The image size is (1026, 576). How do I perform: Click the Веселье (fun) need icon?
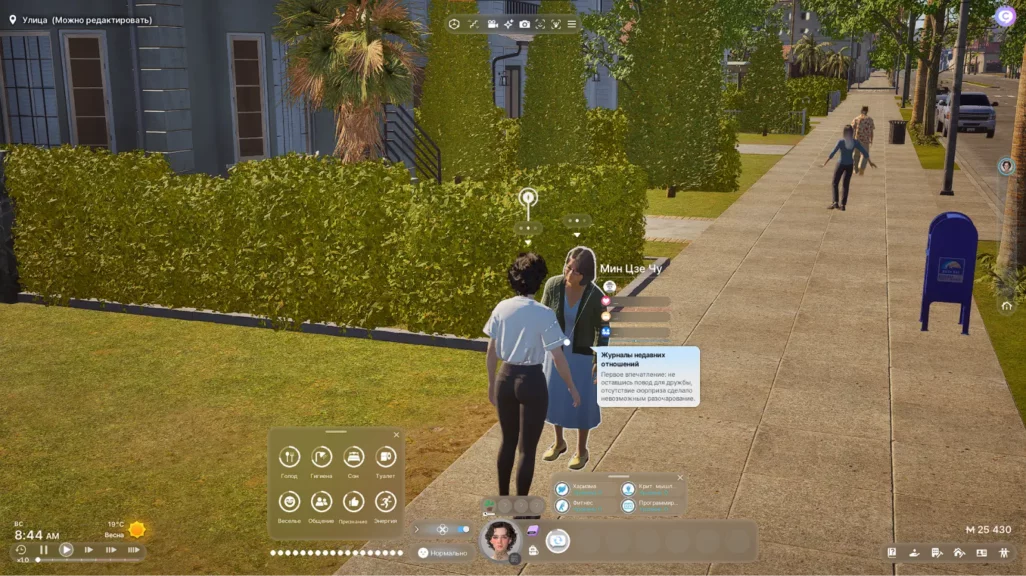[x=289, y=502]
